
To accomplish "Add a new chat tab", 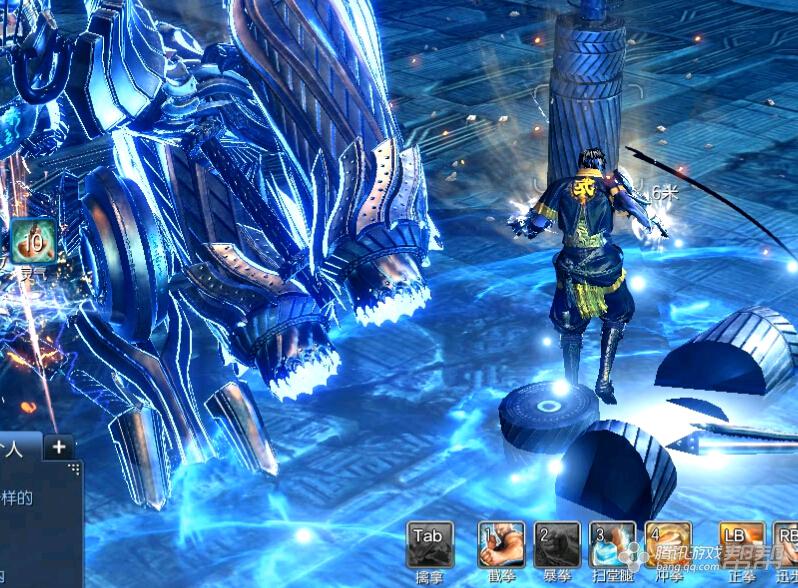I will [x=59, y=447].
